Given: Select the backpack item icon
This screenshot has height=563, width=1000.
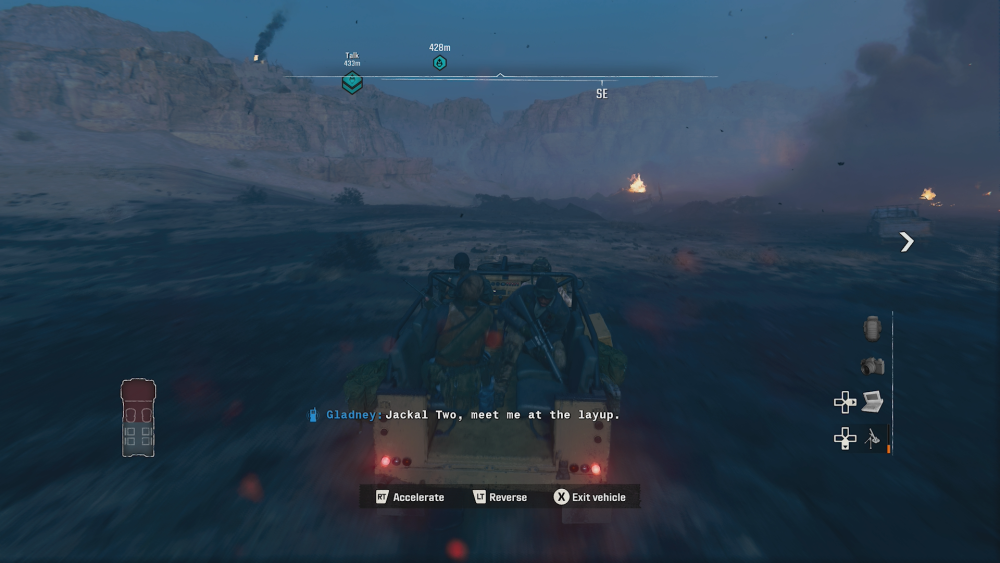Looking at the screenshot, I should point(872,329).
